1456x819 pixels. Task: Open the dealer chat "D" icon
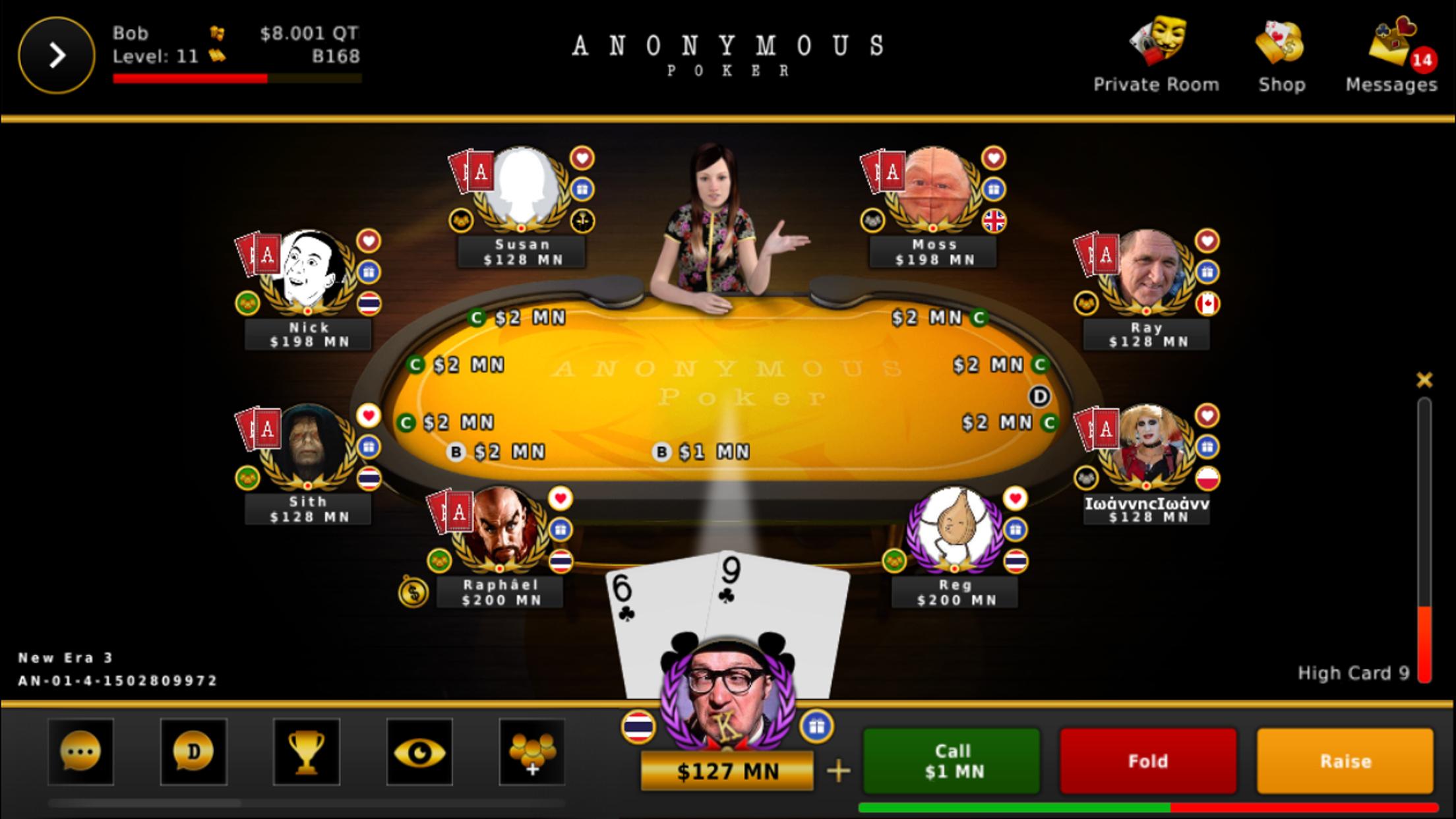(x=193, y=752)
